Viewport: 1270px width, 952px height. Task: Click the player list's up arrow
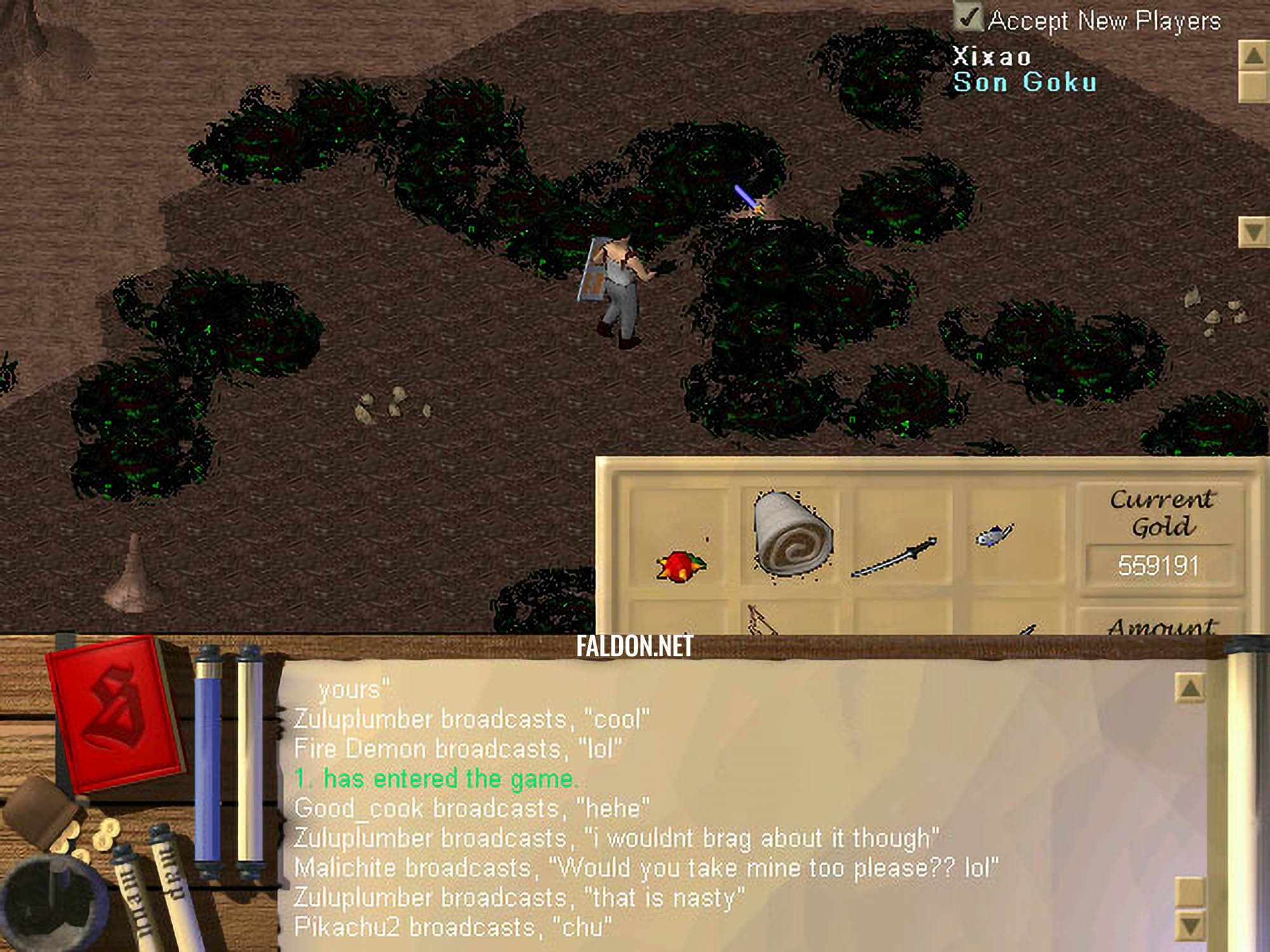click(x=1253, y=56)
